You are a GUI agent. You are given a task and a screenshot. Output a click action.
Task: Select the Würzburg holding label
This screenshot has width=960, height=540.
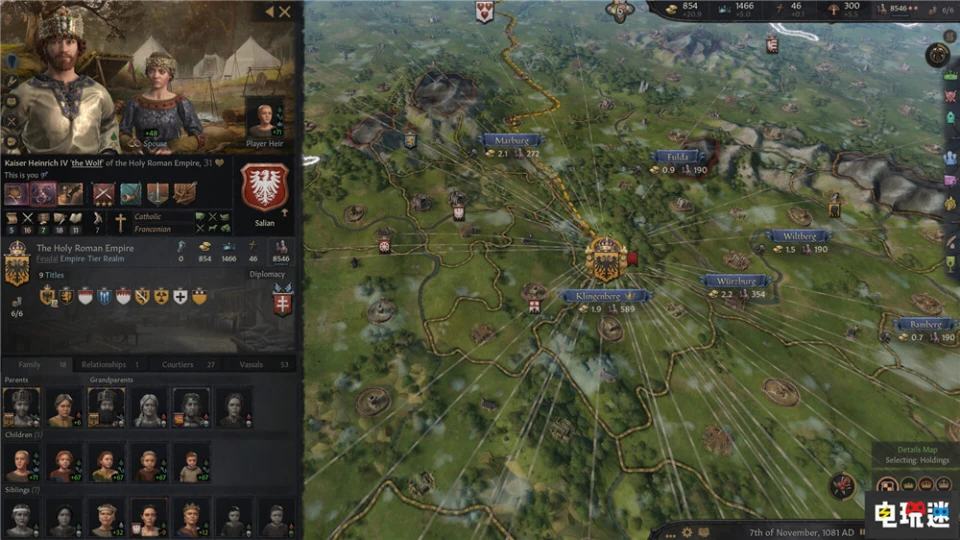(x=736, y=282)
